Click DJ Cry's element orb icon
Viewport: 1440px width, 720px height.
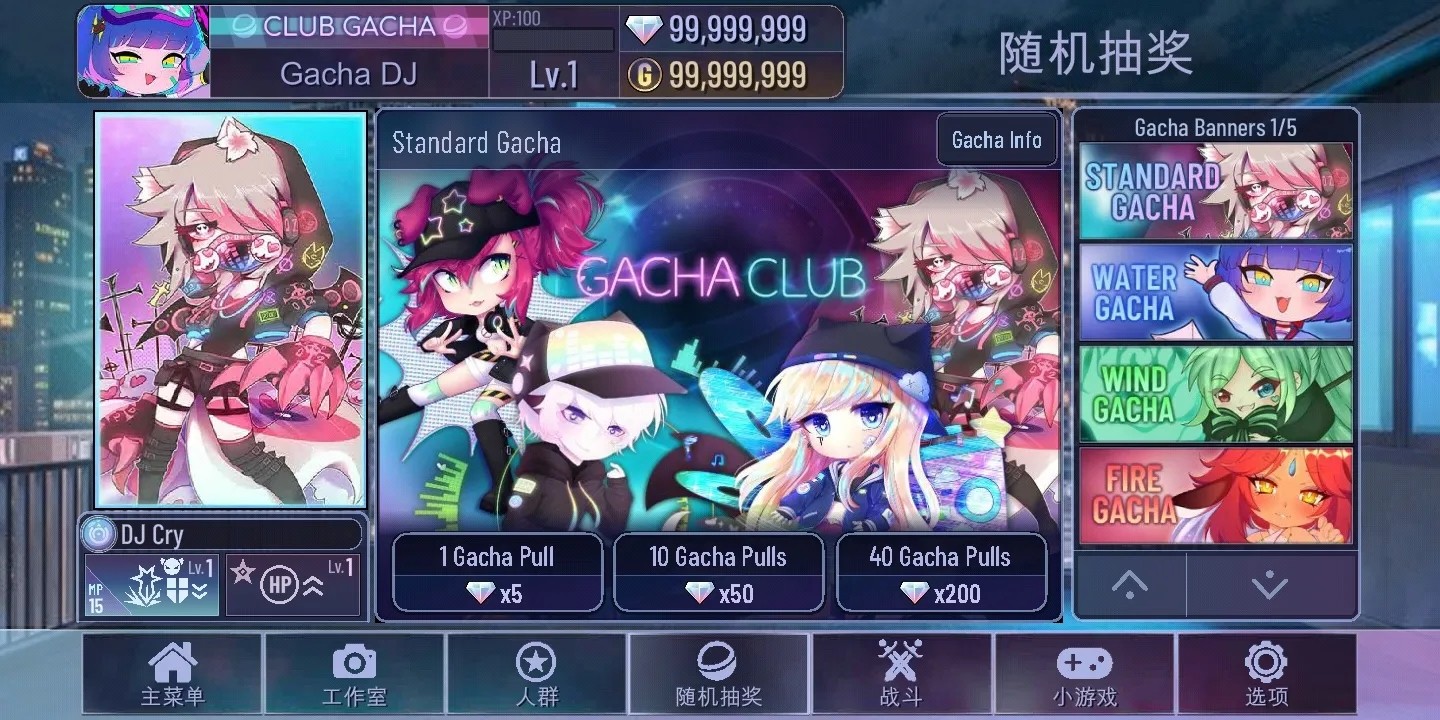99,533
